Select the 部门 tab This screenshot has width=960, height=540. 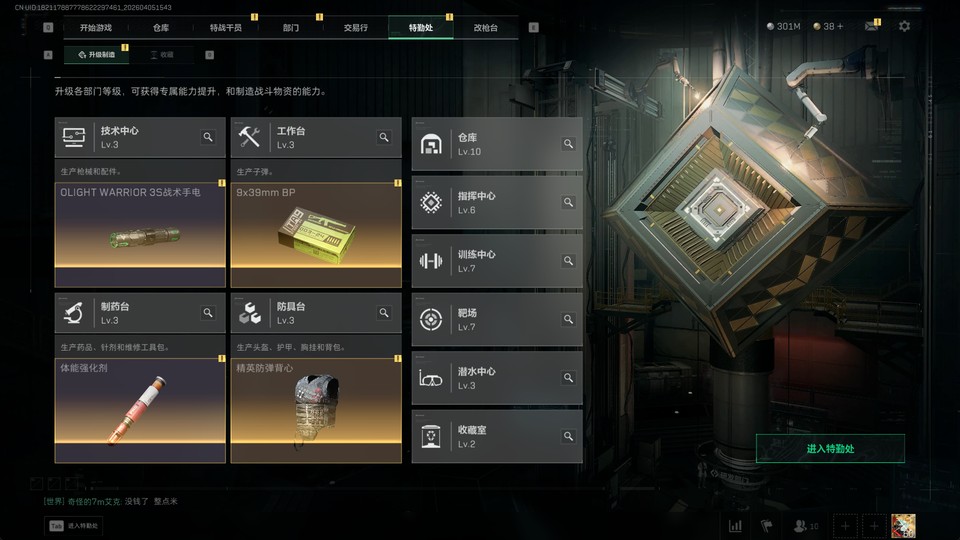[290, 28]
